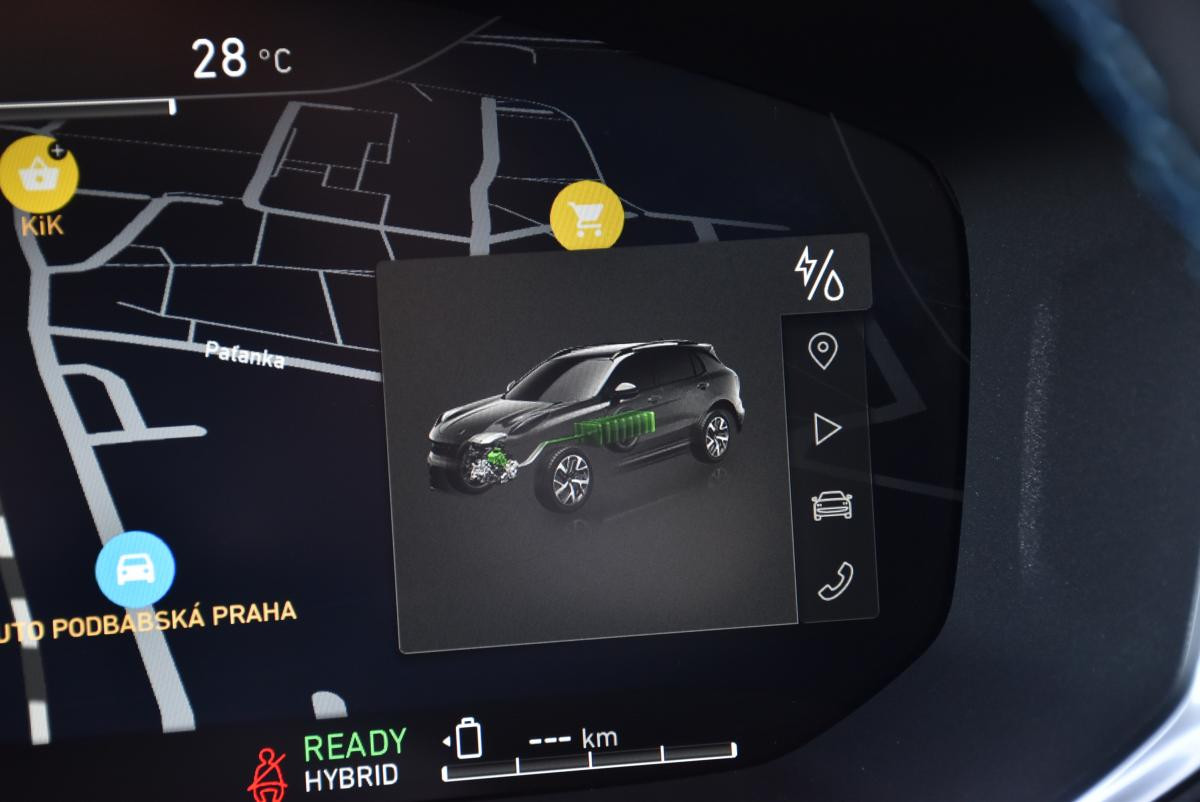Open the phone handset tab
The height and width of the screenshot is (802, 1200).
835,581
